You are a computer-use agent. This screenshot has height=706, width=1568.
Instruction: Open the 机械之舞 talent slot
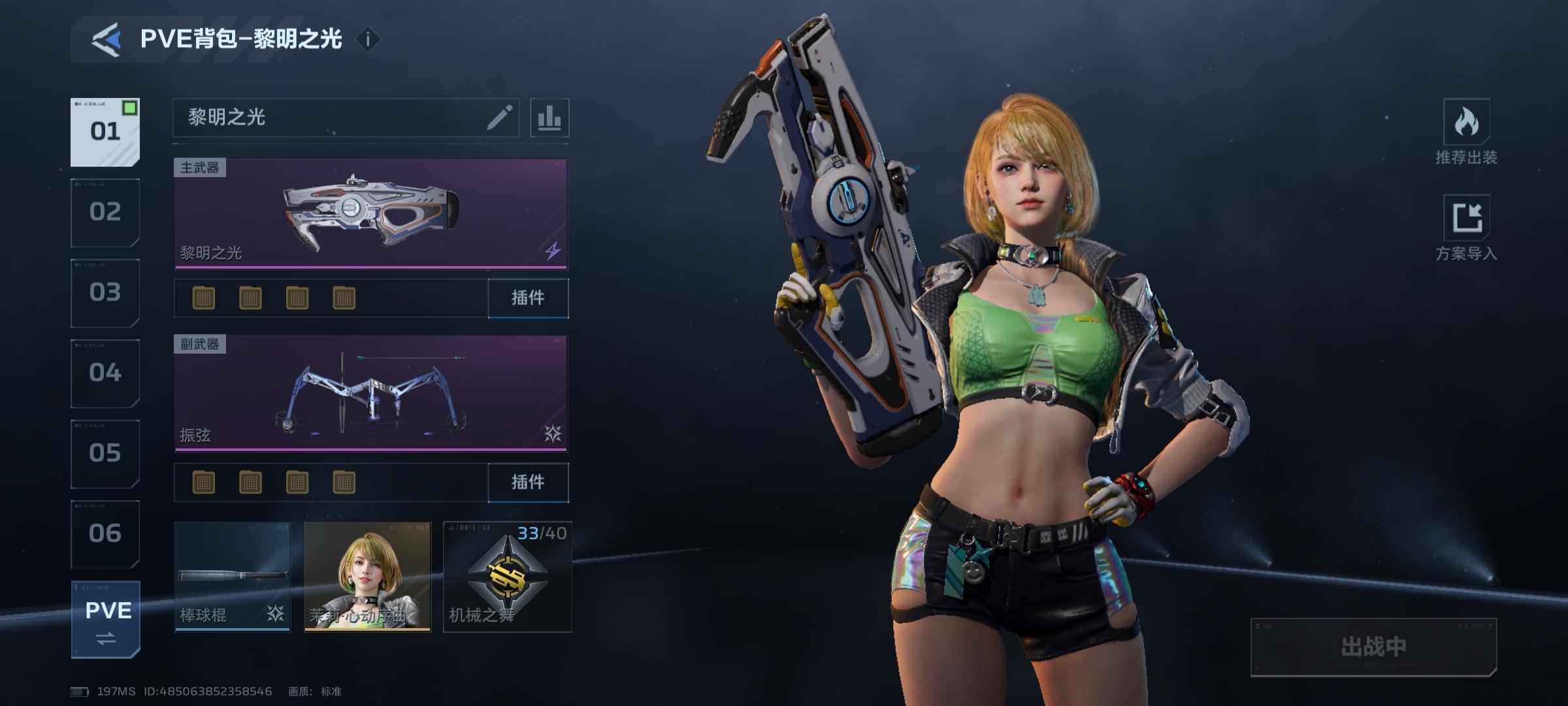coord(508,577)
